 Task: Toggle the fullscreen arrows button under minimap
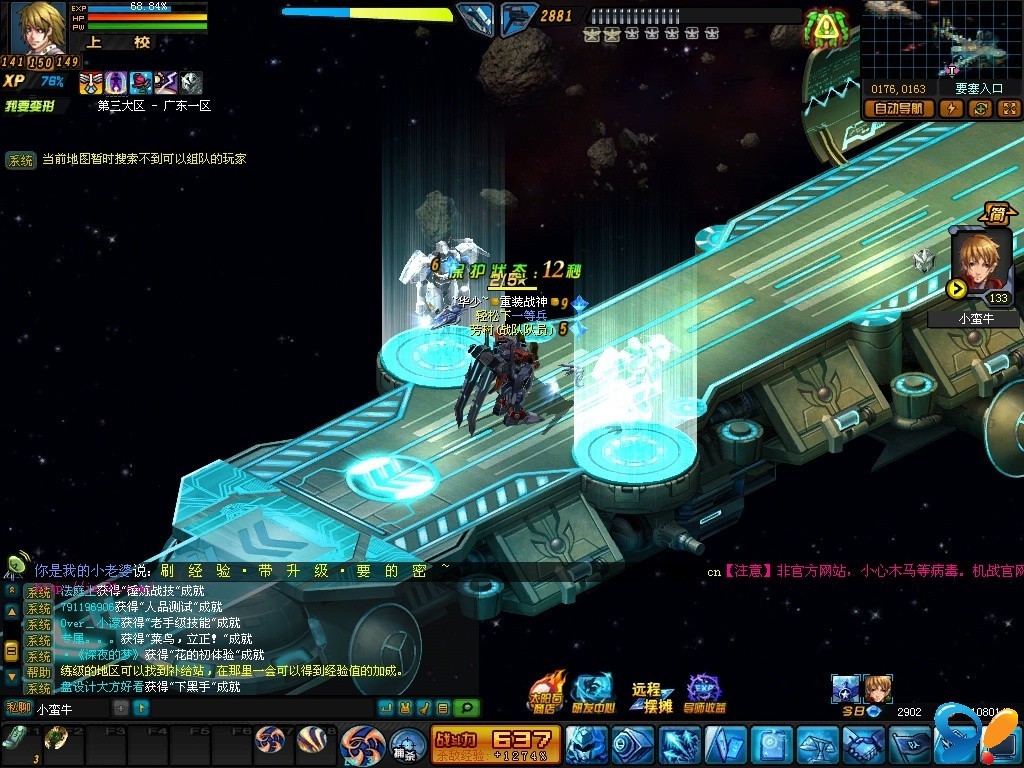tap(1008, 109)
